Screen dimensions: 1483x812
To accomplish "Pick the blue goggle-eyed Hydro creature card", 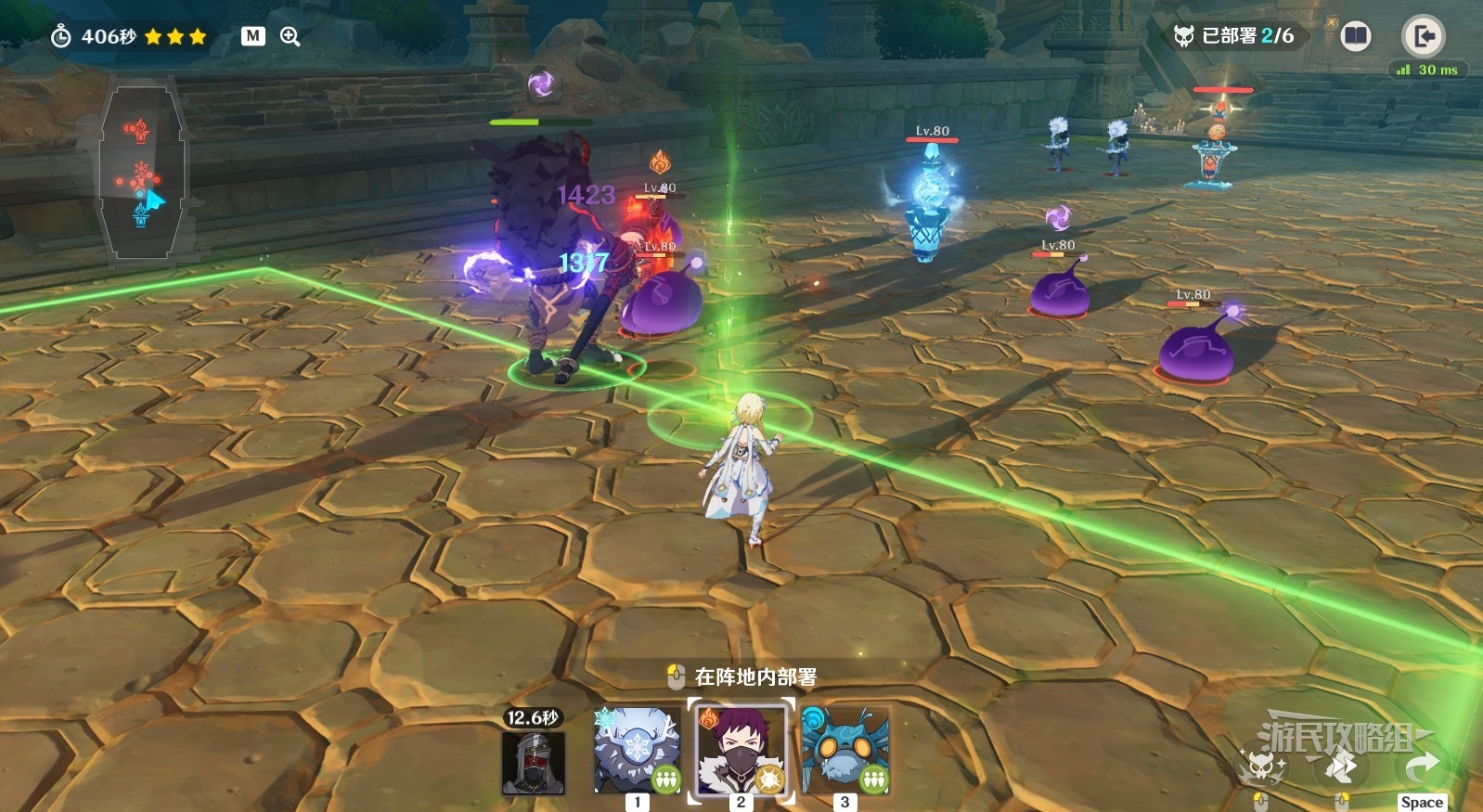I will pos(845,750).
